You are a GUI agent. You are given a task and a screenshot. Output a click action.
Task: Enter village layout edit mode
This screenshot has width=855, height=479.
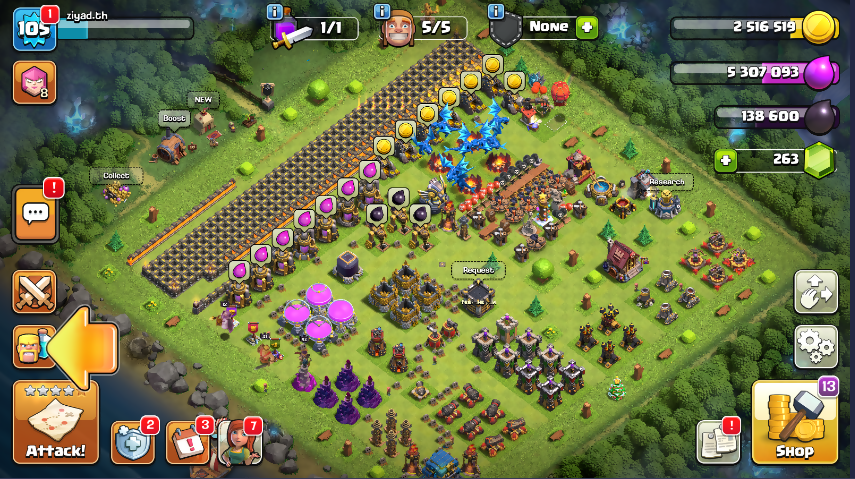[x=815, y=291]
